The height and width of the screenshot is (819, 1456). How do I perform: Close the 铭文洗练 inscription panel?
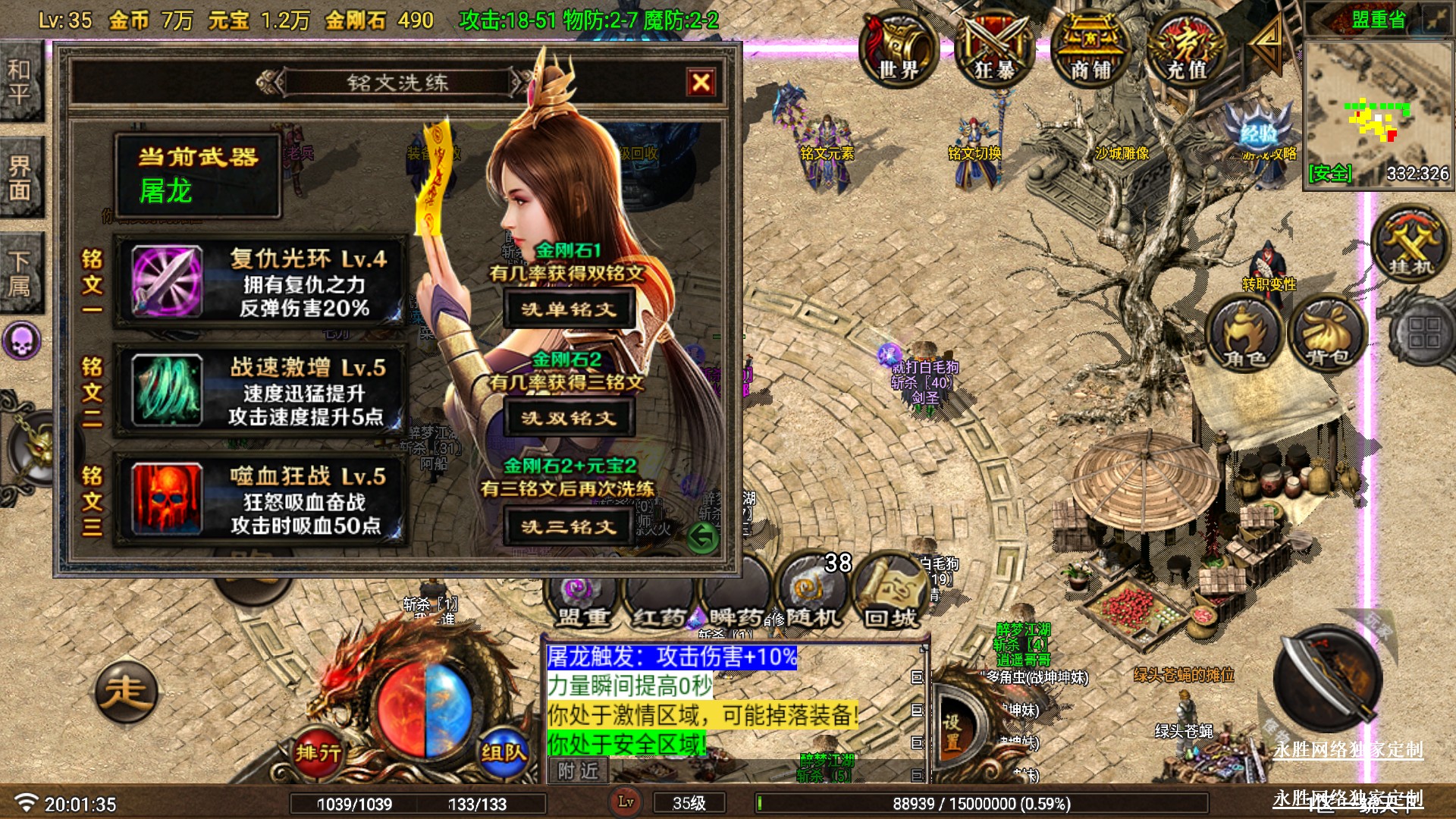tap(701, 82)
